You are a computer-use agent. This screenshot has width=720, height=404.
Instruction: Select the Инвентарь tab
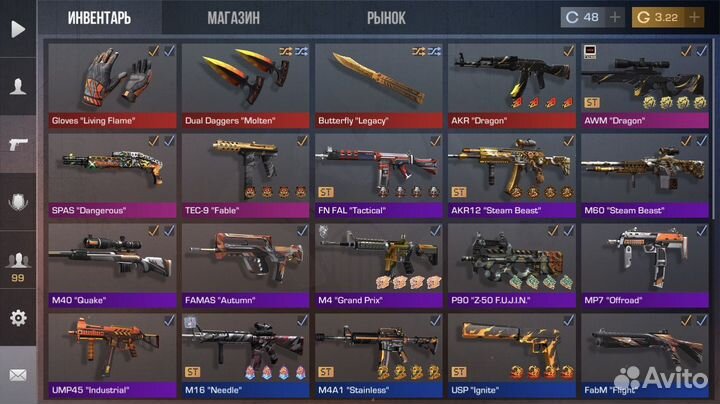tap(100, 17)
